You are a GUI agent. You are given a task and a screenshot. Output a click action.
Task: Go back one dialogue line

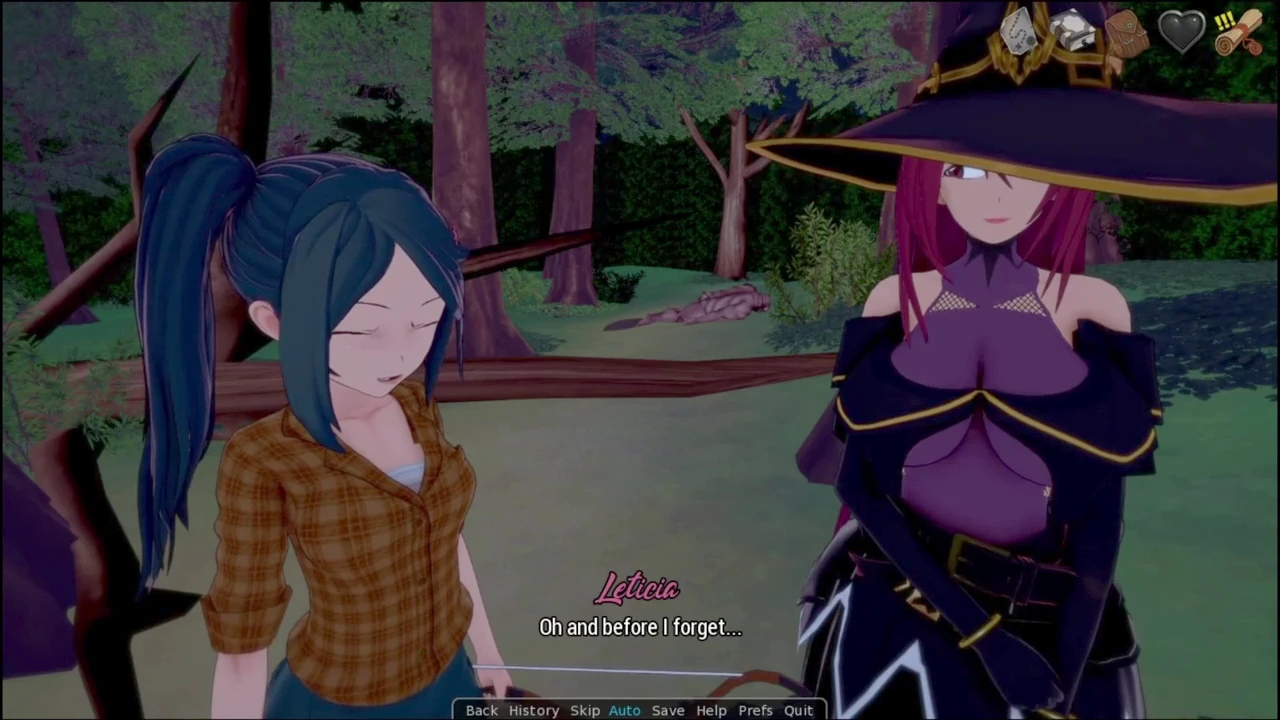click(x=481, y=710)
